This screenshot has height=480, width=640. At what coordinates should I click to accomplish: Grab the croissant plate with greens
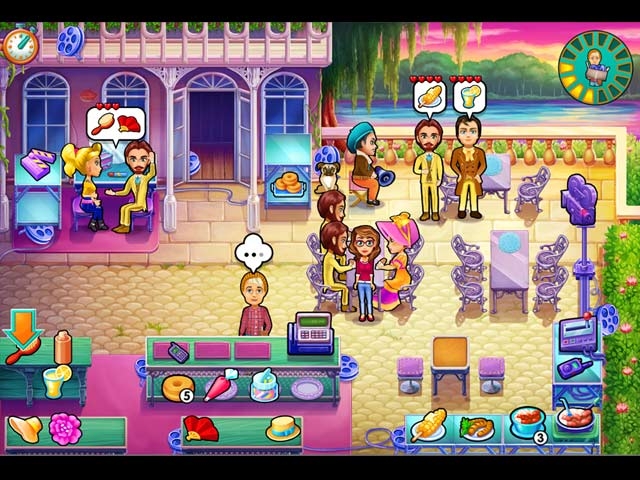click(x=477, y=427)
